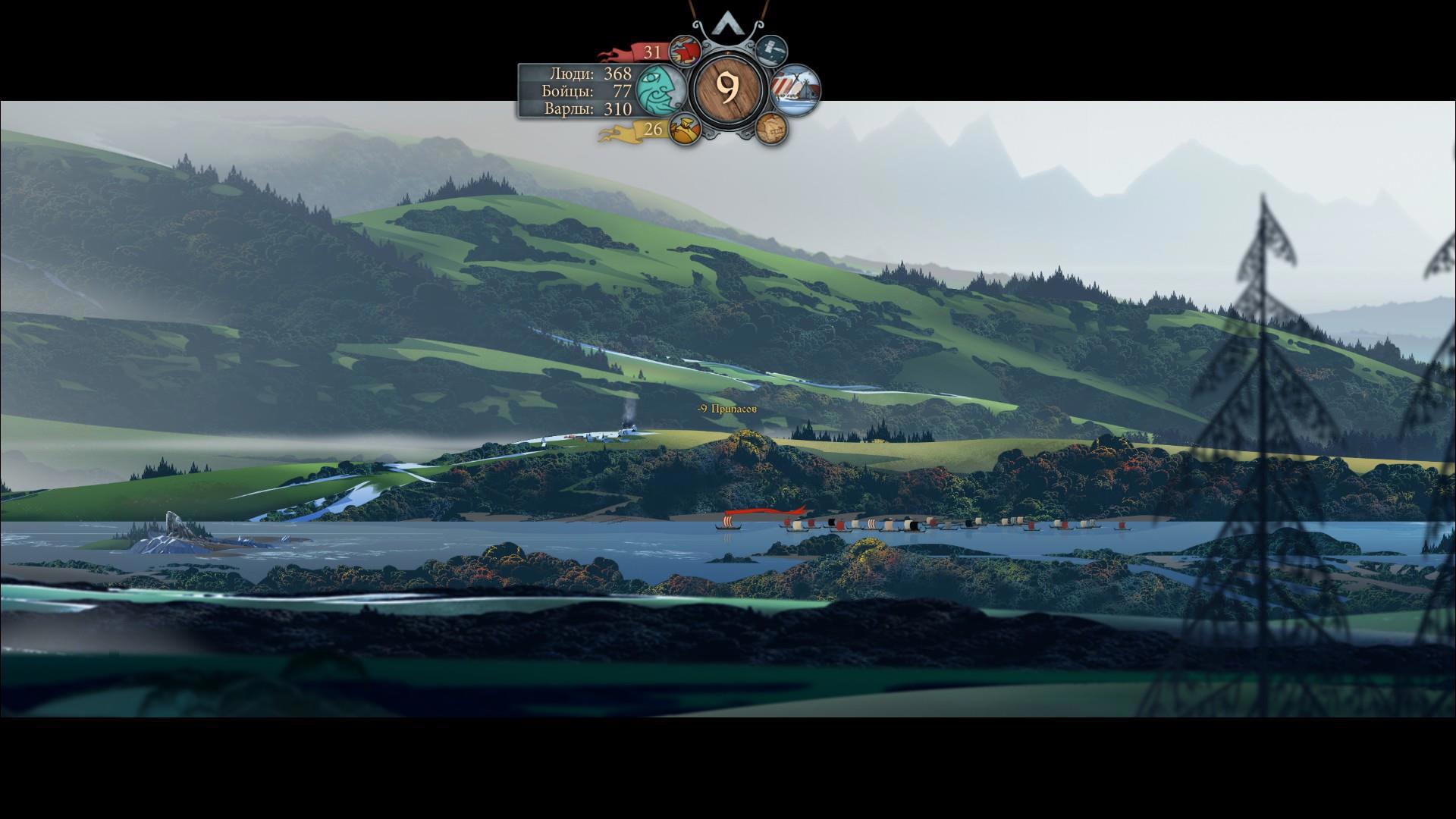Click the yellow supplies sack icon
This screenshot has height=819, width=1456.
pos(684,130)
